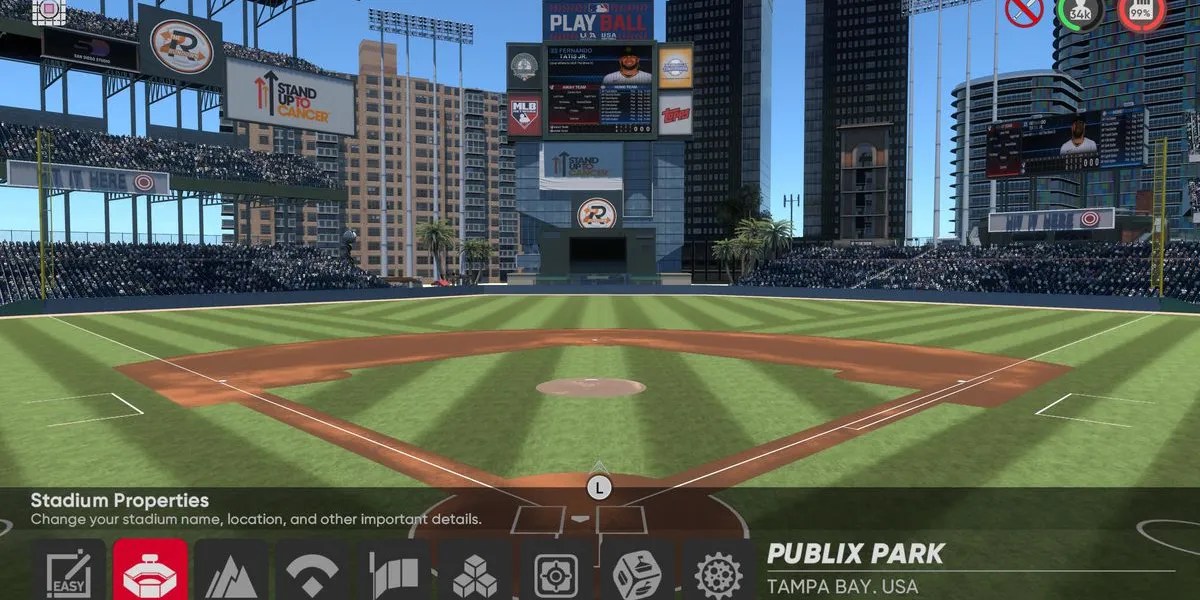Viewport: 1200px width, 600px height.
Task: Open the mountain terrain tool
Action: point(231,574)
